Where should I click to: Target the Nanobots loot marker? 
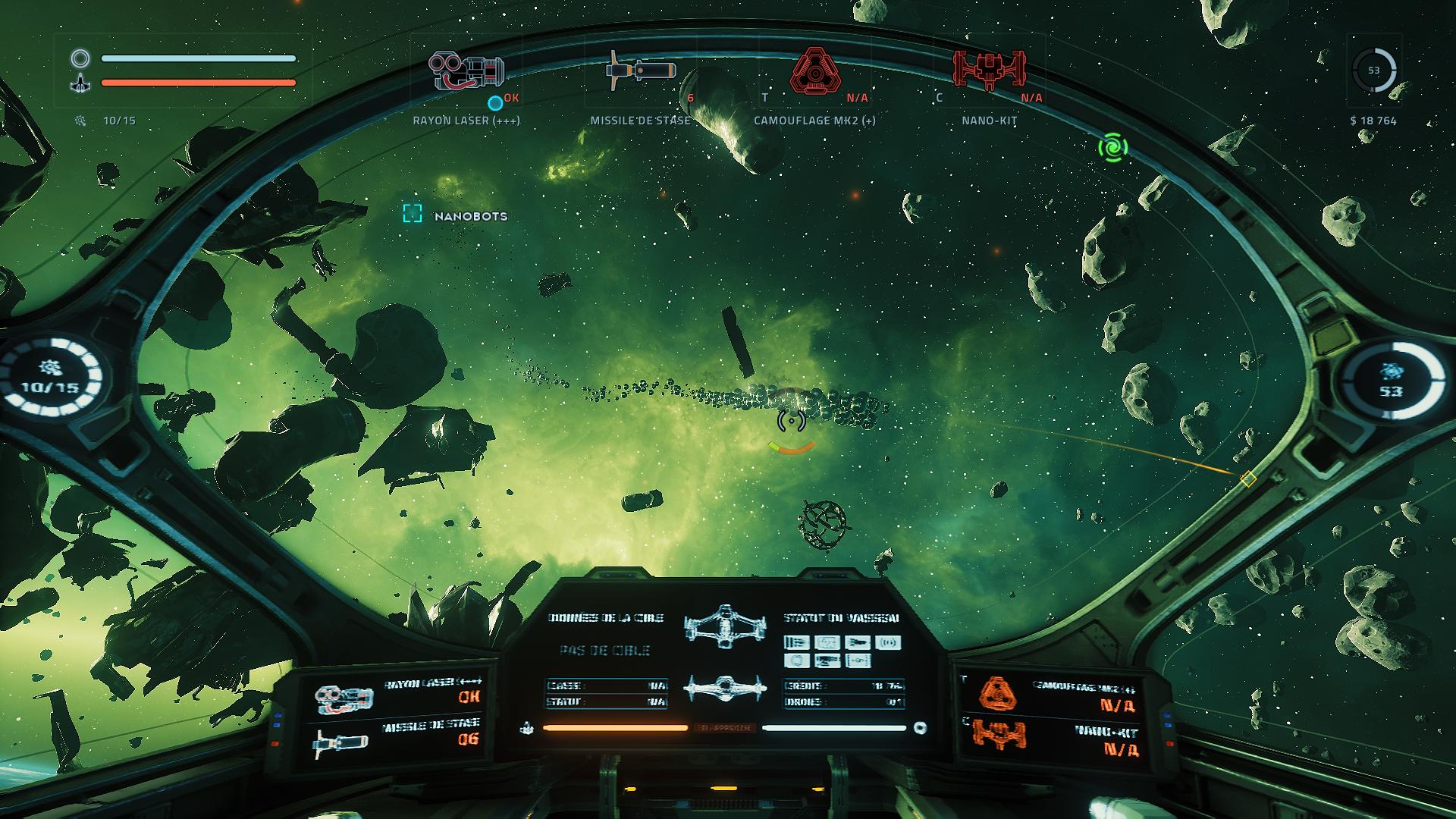412,214
